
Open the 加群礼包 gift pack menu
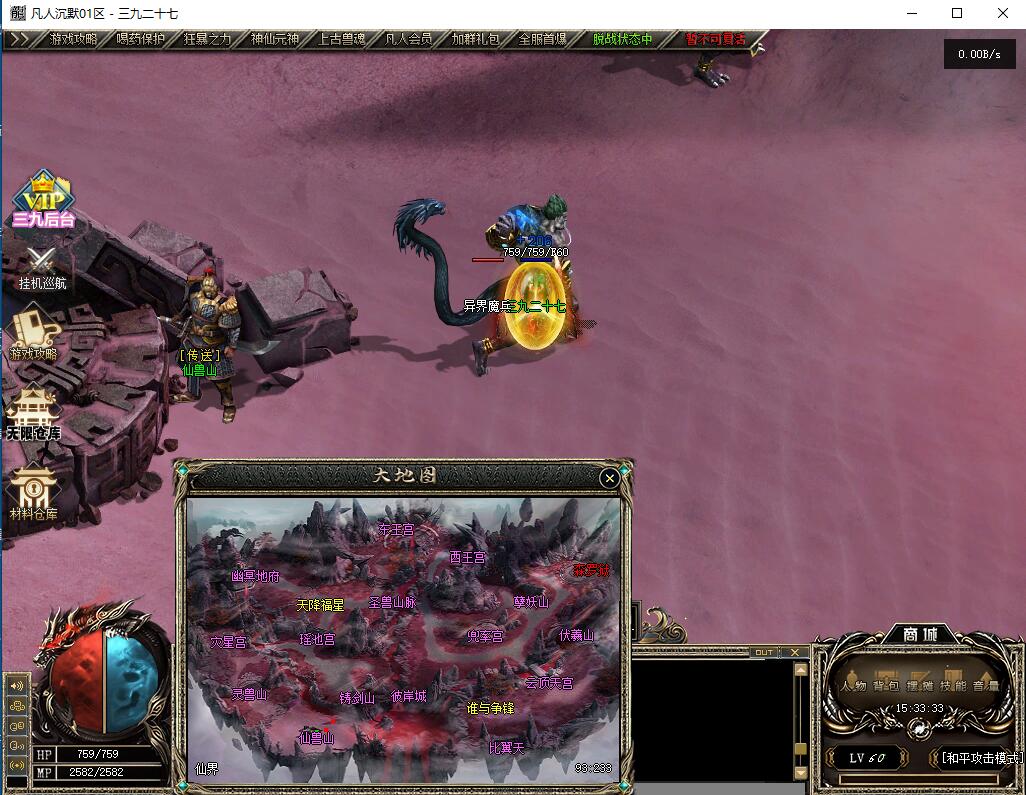coord(475,39)
